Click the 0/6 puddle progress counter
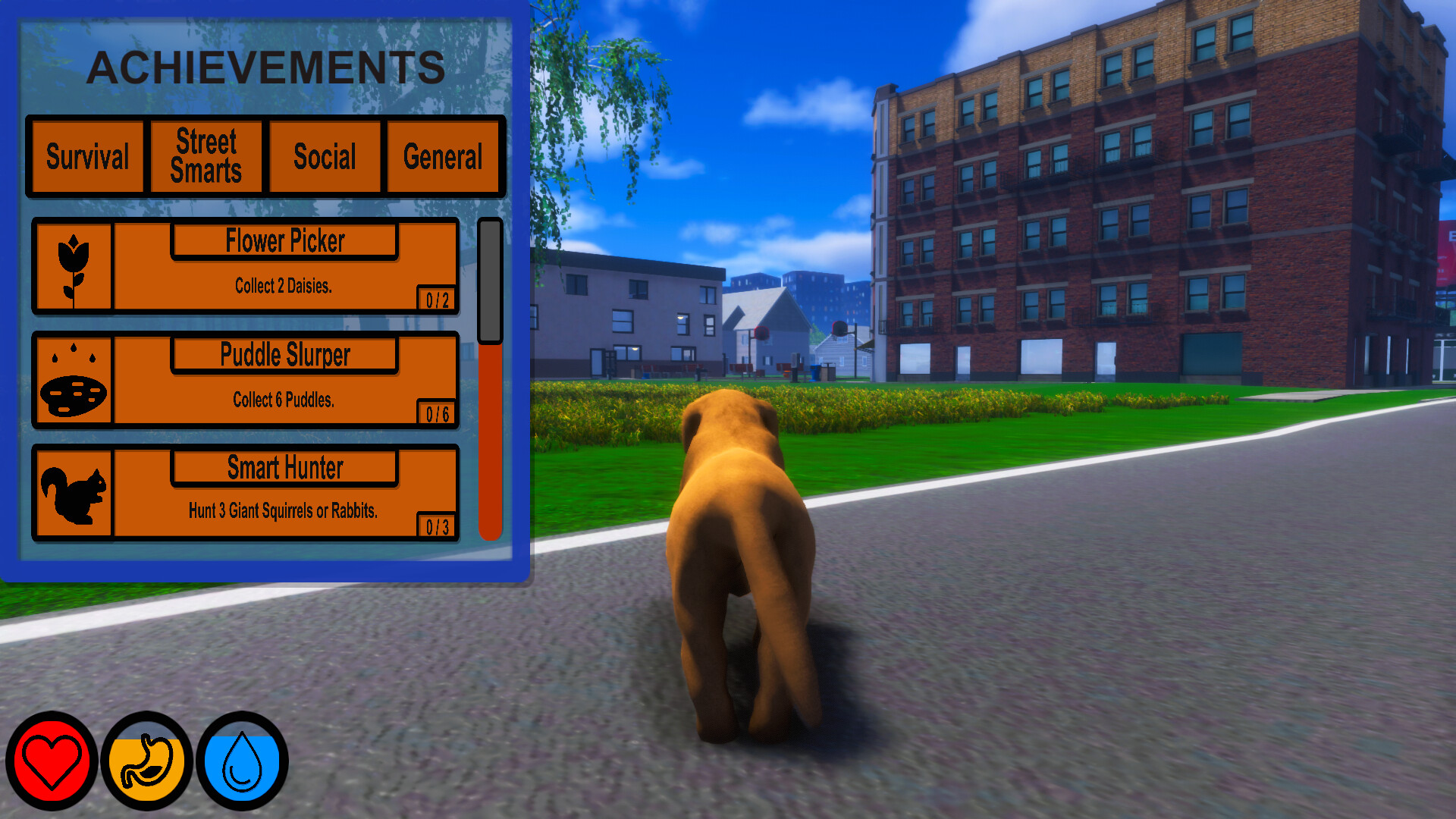Viewport: 1456px width, 819px height. [438, 414]
